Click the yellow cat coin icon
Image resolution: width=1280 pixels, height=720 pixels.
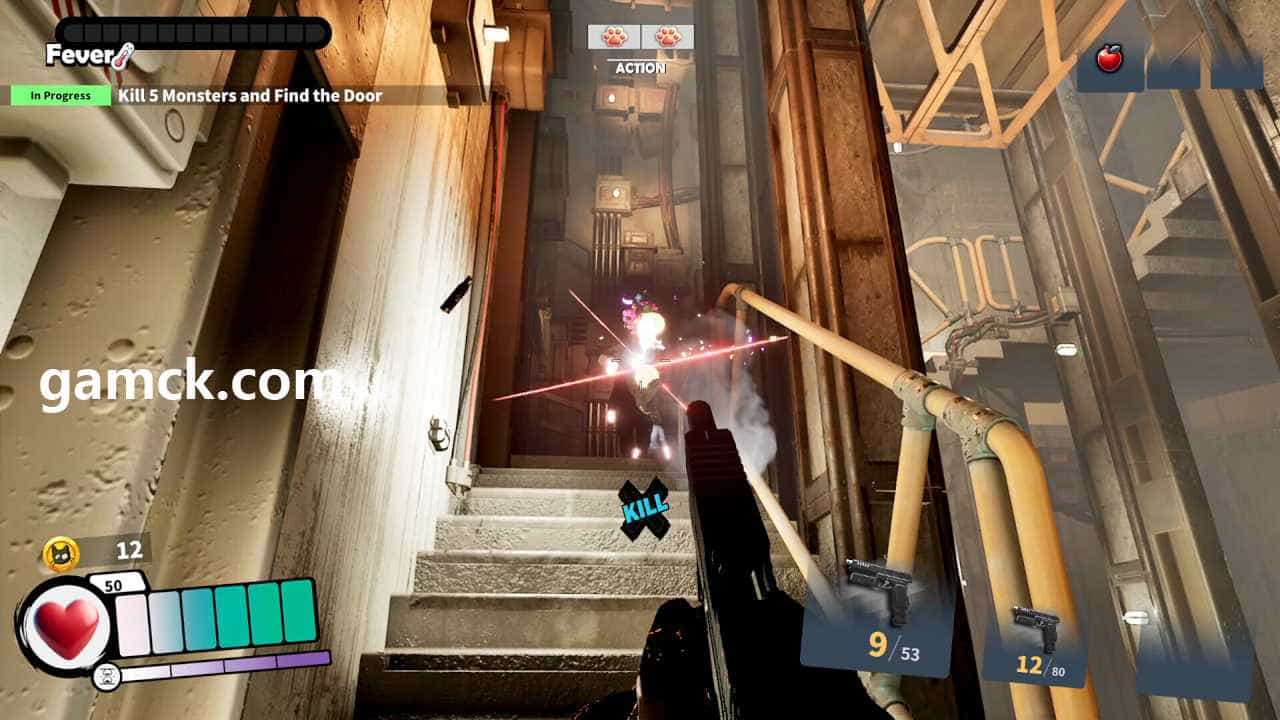(x=61, y=553)
